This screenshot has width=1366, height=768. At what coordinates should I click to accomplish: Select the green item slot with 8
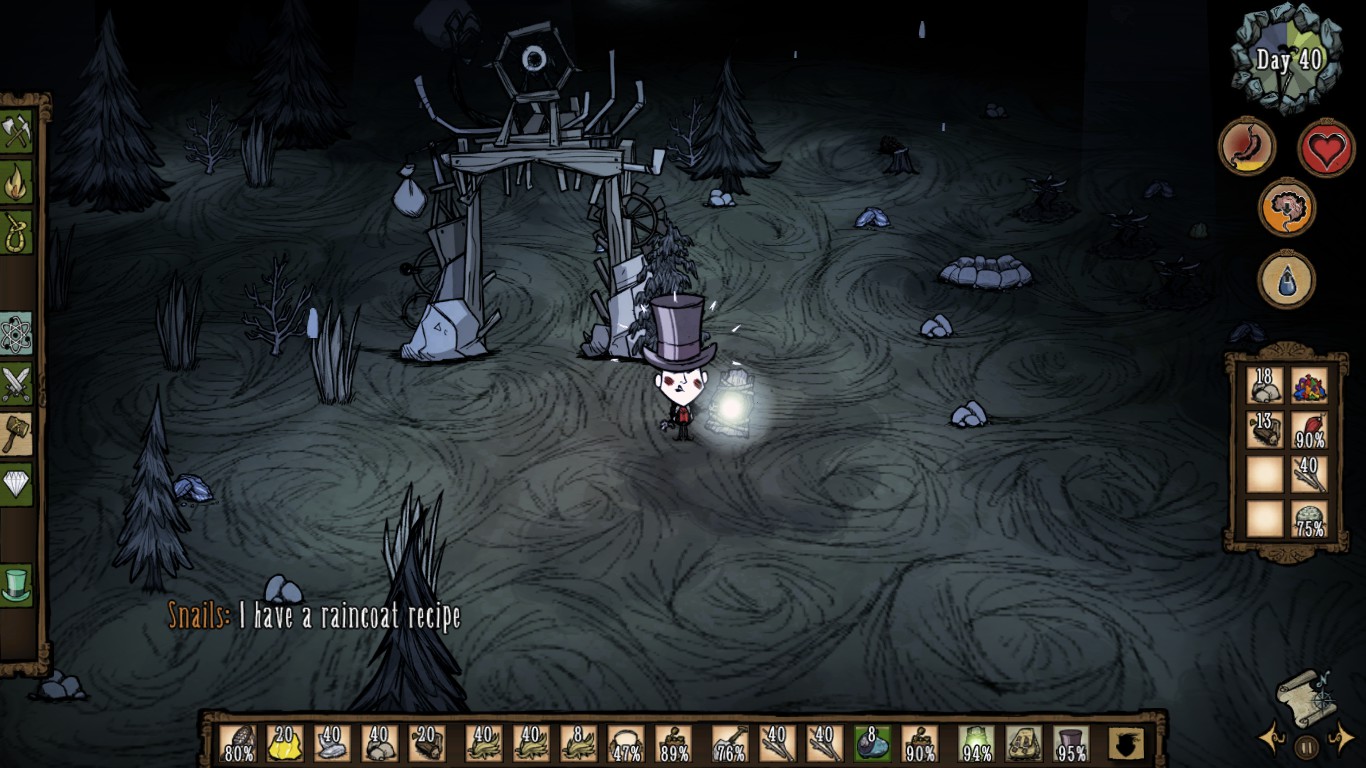[x=872, y=744]
